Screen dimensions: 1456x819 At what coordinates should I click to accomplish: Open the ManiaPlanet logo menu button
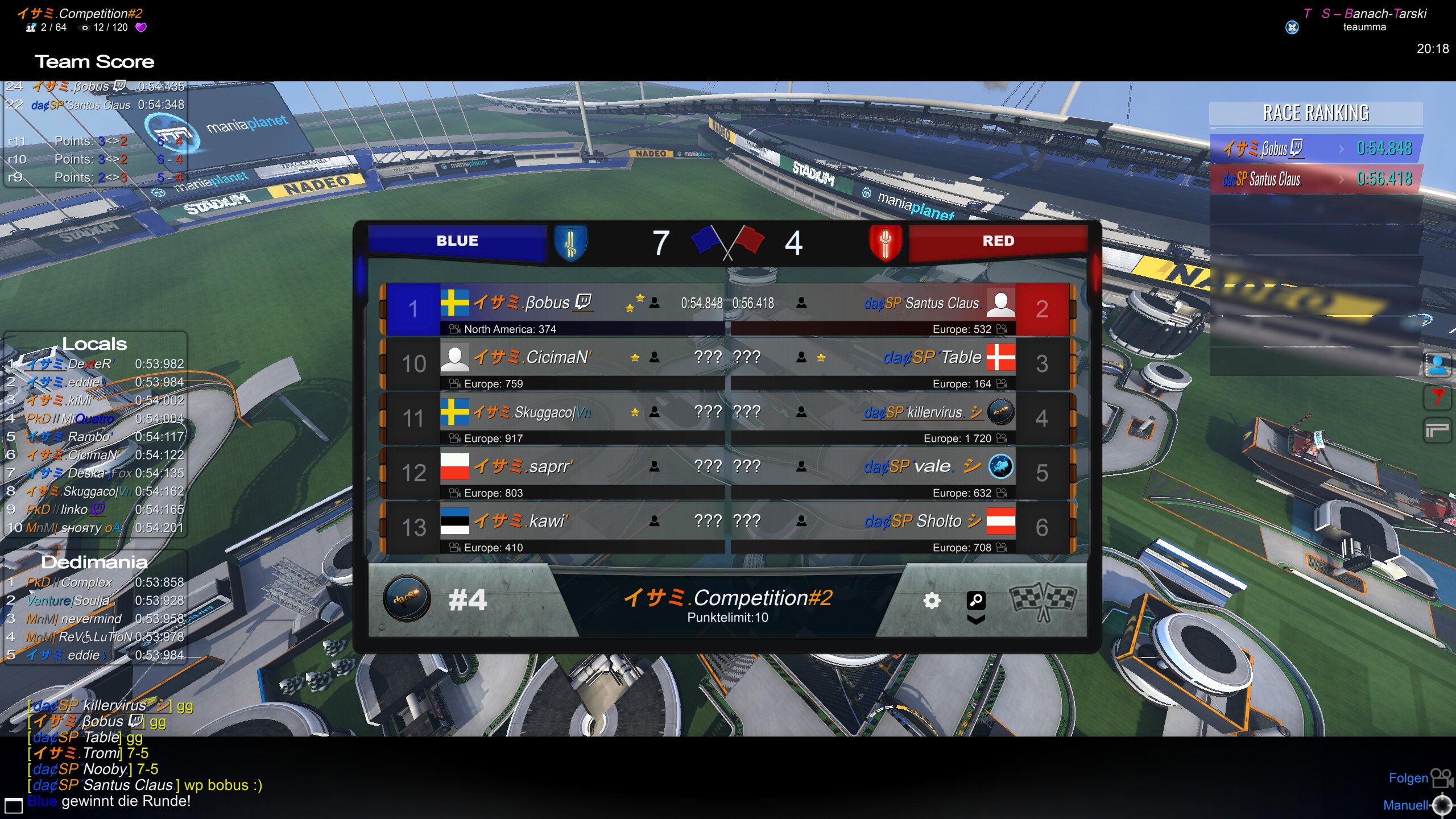(1437, 431)
